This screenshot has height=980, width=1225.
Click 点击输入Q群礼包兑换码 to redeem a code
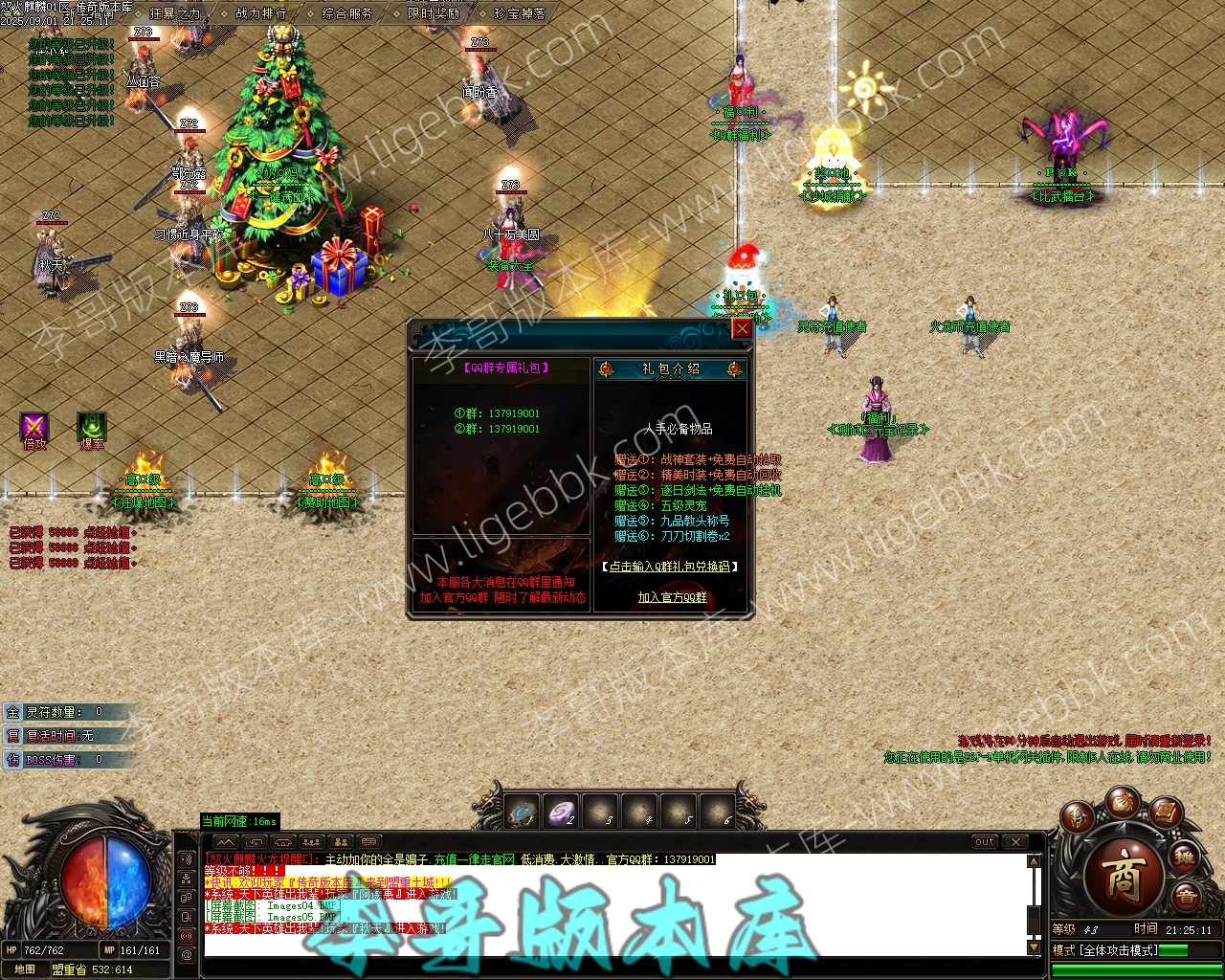click(671, 567)
